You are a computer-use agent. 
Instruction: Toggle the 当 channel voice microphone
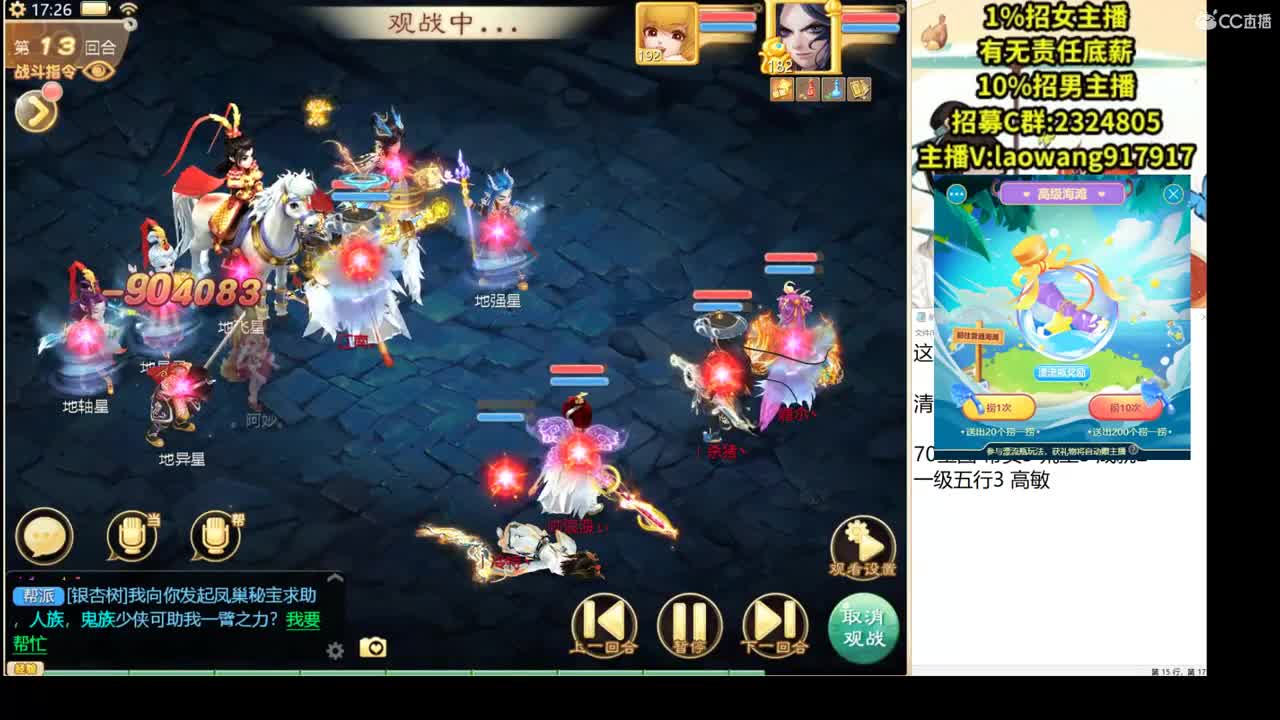tap(130, 536)
